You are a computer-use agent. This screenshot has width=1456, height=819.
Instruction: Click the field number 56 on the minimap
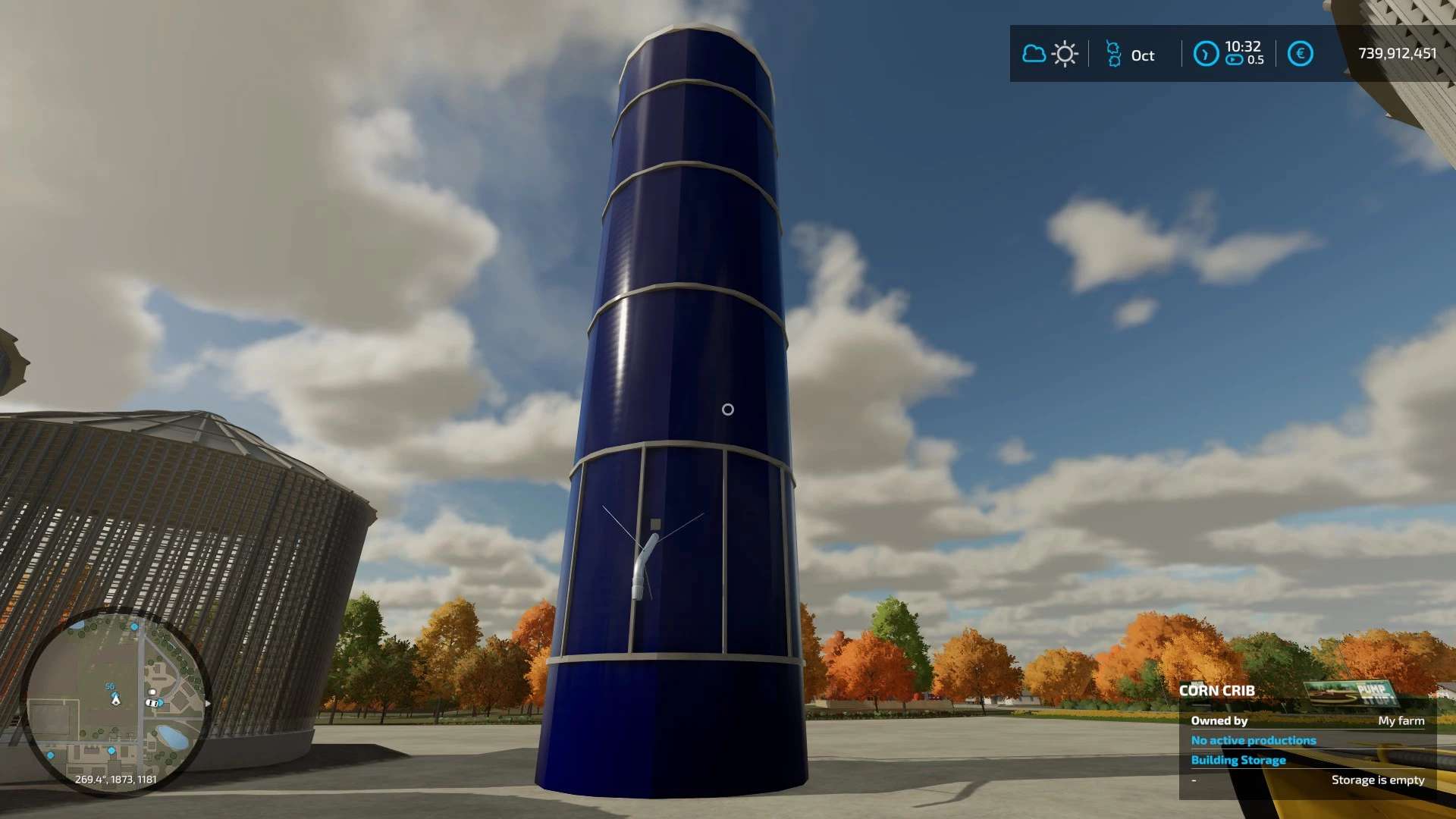pyautogui.click(x=110, y=686)
